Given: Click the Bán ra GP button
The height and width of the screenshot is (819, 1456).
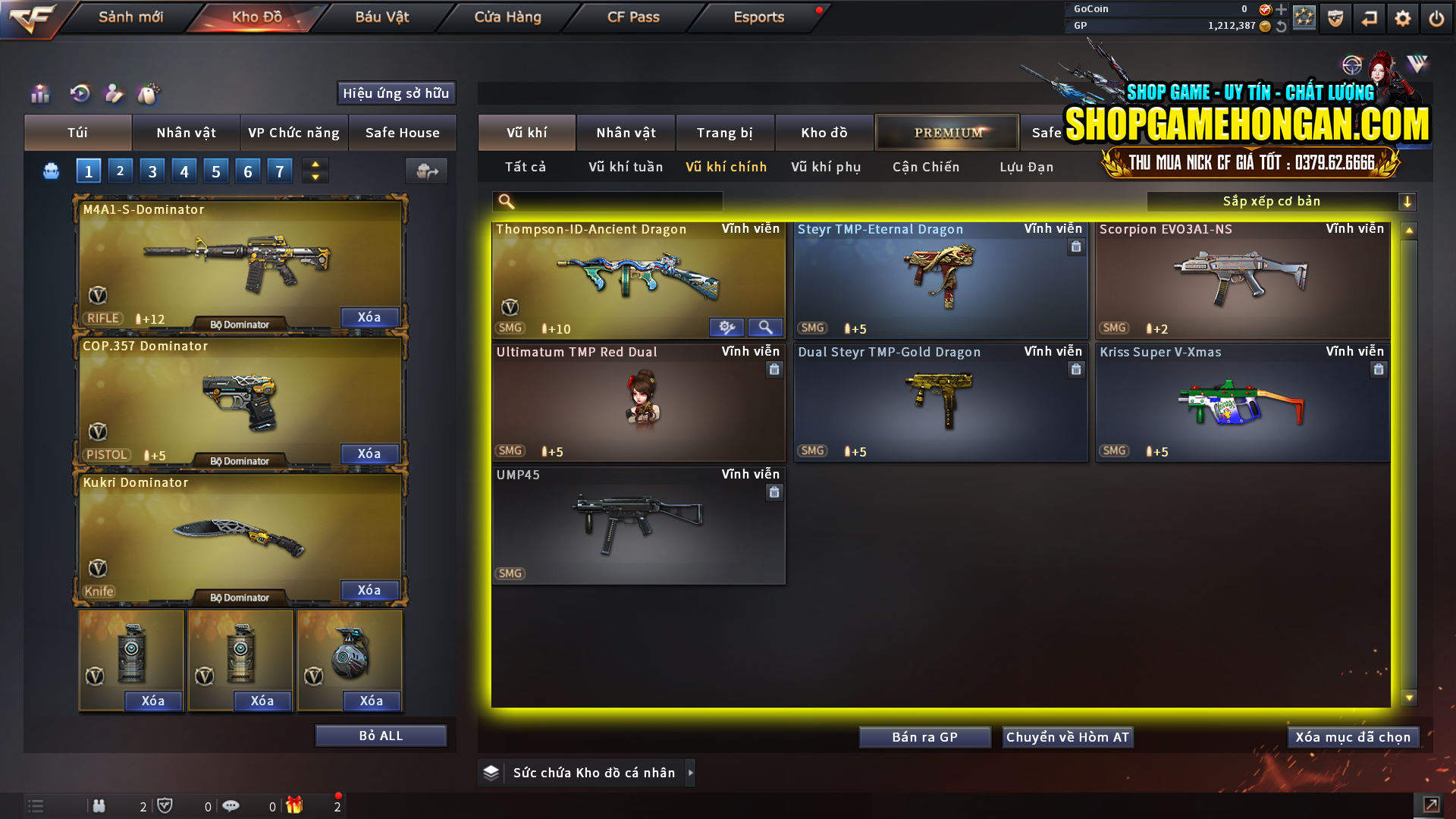Looking at the screenshot, I should click(x=924, y=736).
